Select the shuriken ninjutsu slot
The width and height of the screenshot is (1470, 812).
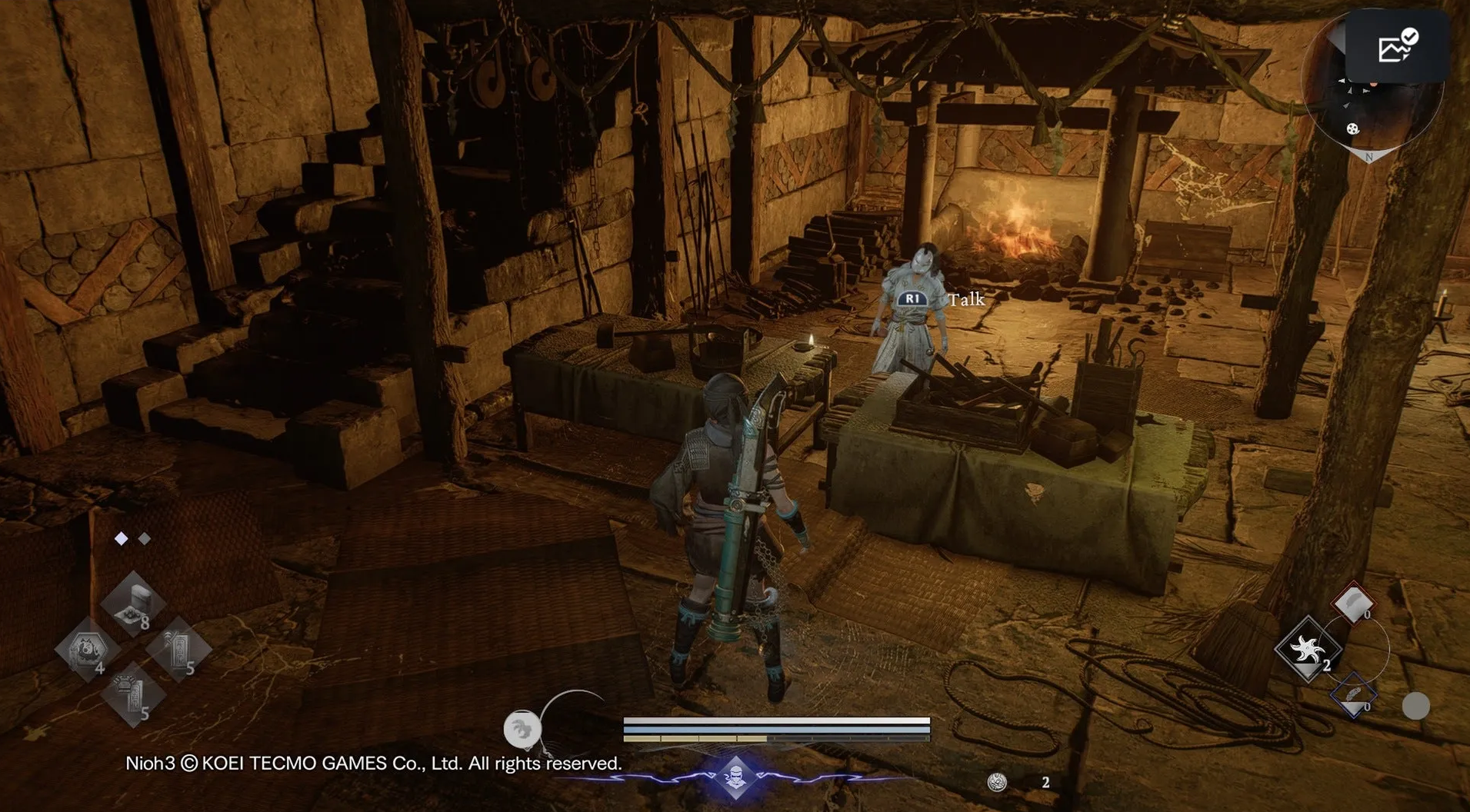click(1308, 650)
